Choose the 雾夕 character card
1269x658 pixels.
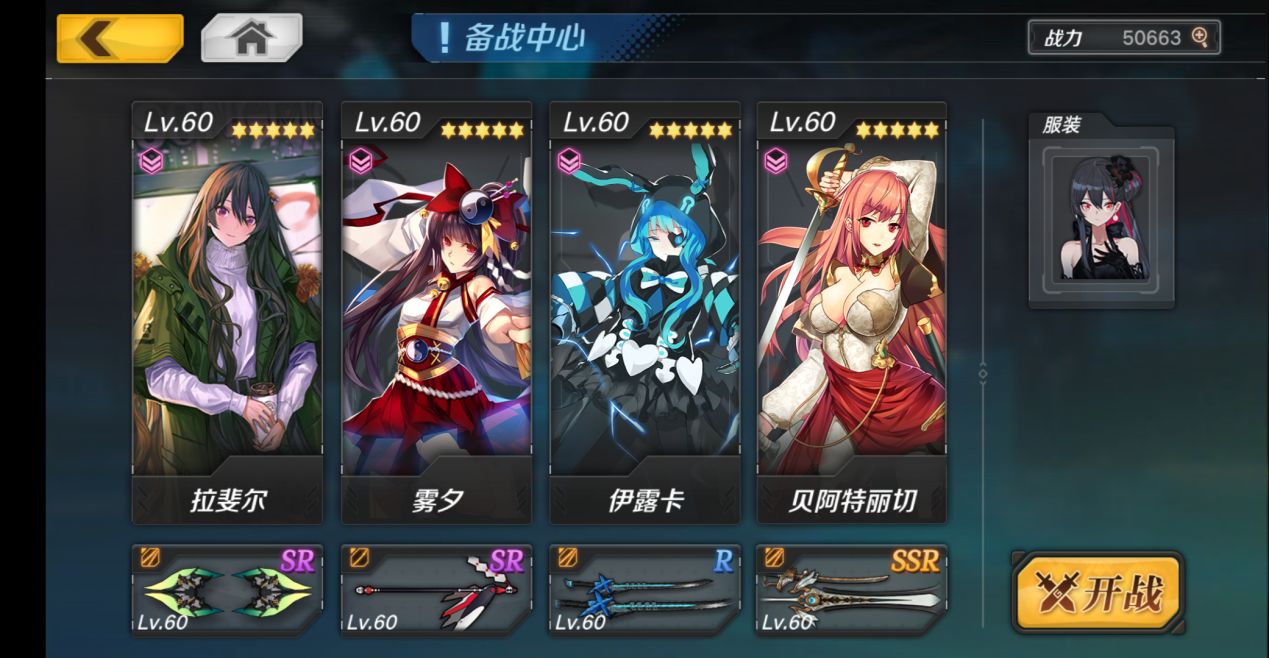click(436, 312)
